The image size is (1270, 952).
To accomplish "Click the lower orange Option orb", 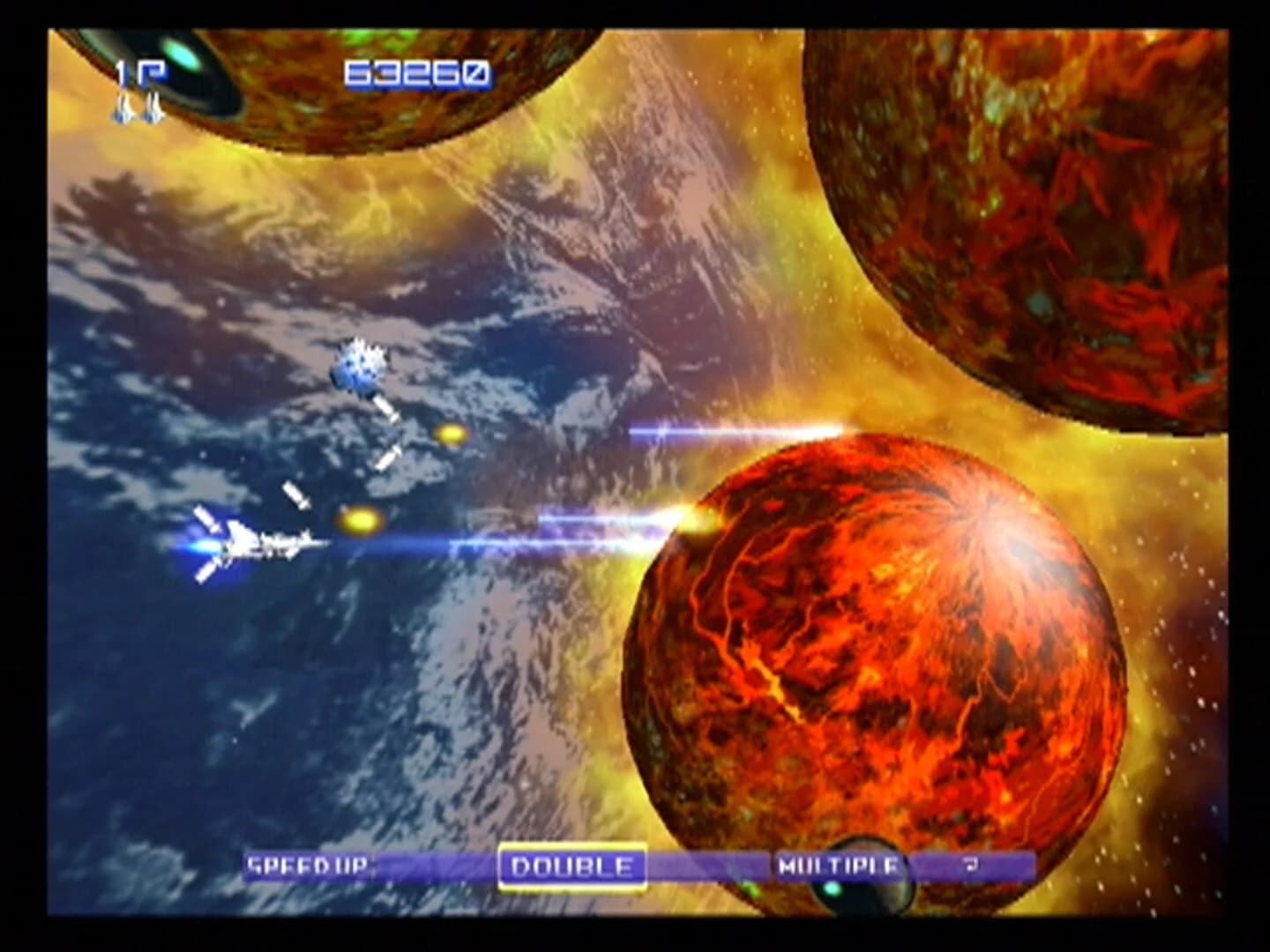I will (359, 520).
